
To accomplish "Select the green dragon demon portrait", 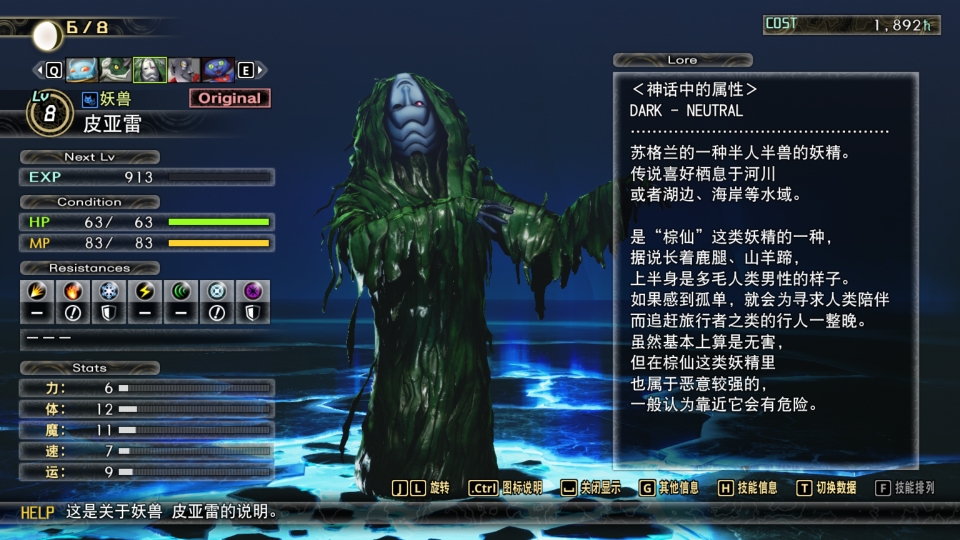I will click(116, 70).
